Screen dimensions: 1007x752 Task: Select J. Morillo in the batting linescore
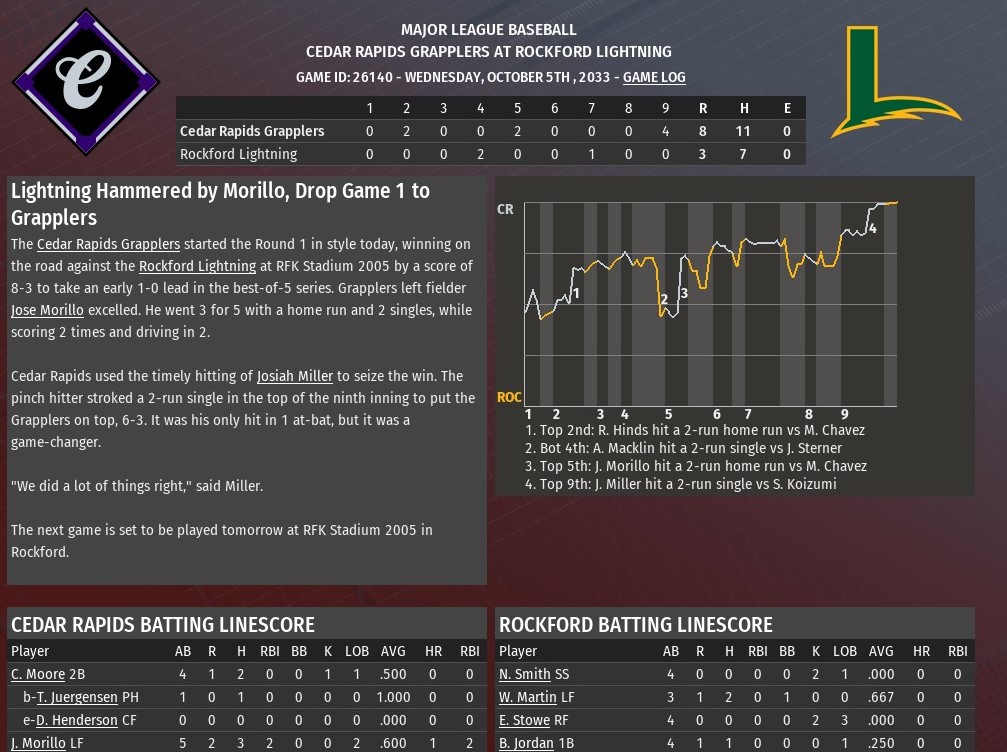39,743
